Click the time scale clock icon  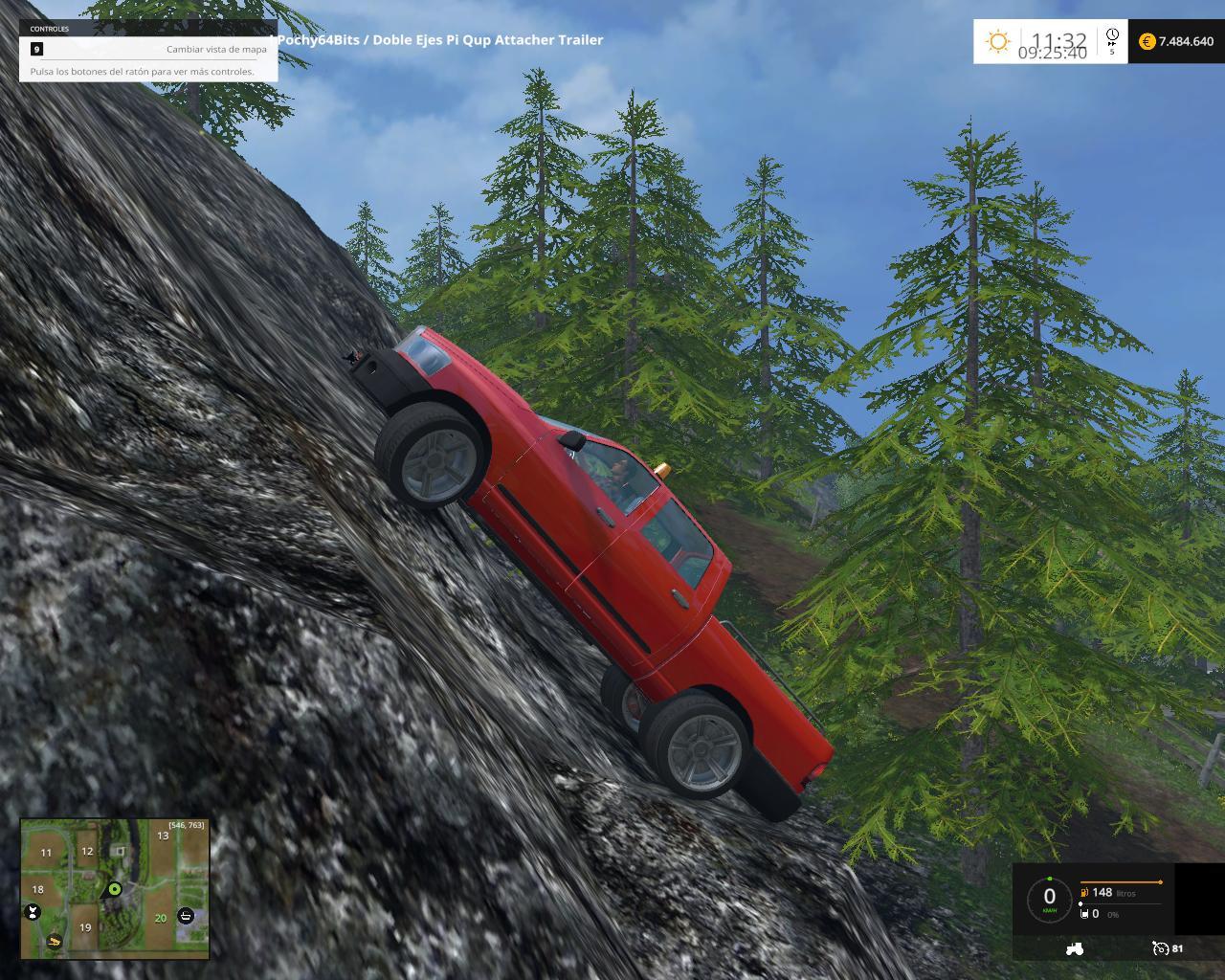(x=1112, y=36)
